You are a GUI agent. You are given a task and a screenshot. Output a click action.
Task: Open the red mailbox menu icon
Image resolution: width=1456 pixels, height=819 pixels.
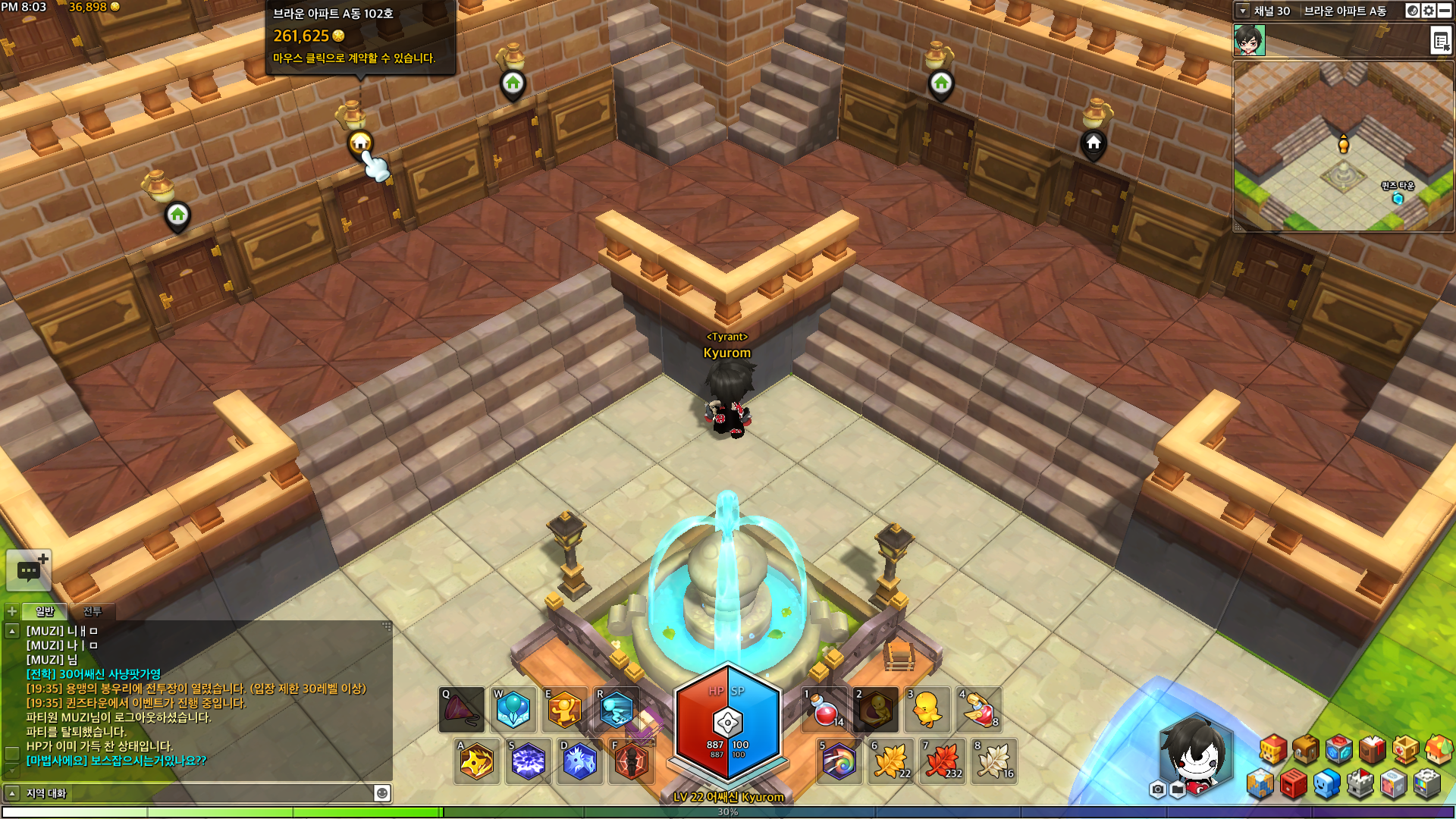(1294, 784)
